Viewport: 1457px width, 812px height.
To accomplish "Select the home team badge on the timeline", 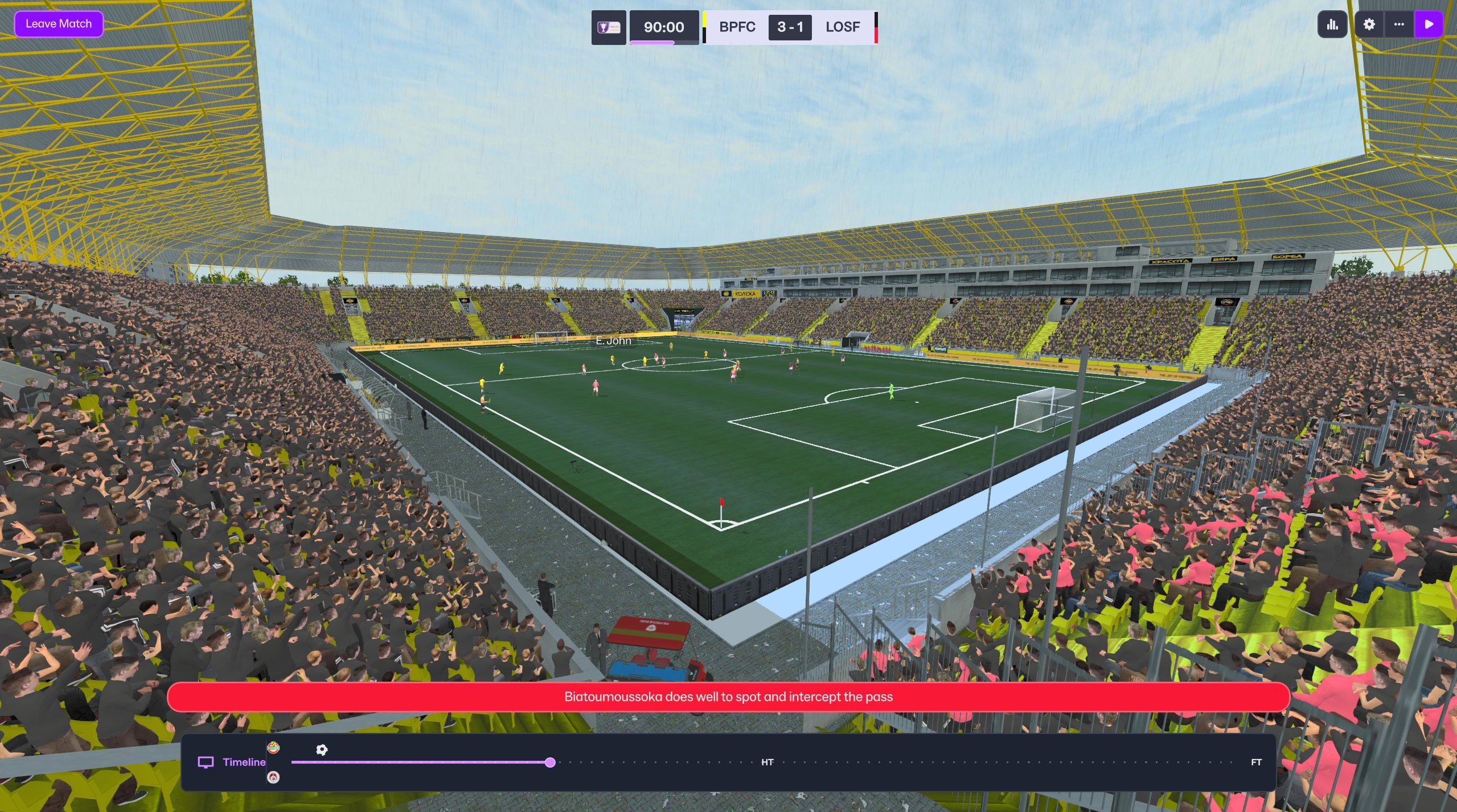I will pyautogui.click(x=273, y=748).
